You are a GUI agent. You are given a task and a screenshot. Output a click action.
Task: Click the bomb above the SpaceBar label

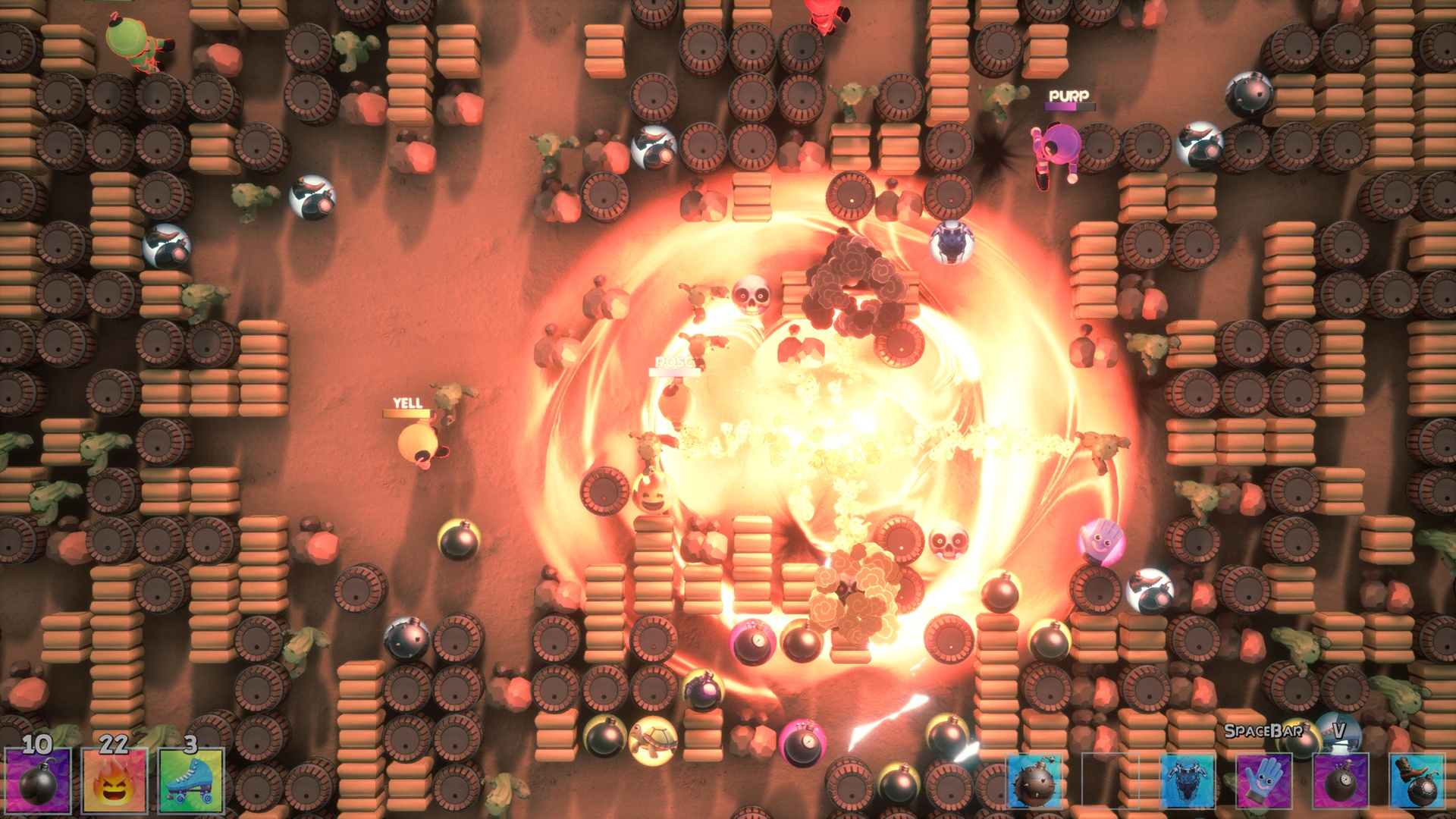pyautogui.click(x=1299, y=745)
